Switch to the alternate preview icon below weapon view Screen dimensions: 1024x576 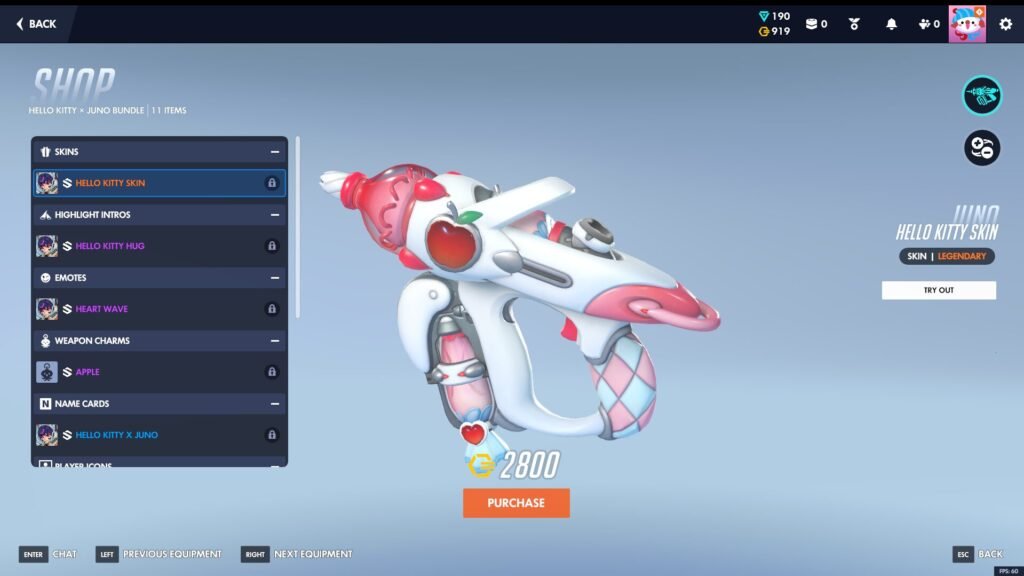982,148
